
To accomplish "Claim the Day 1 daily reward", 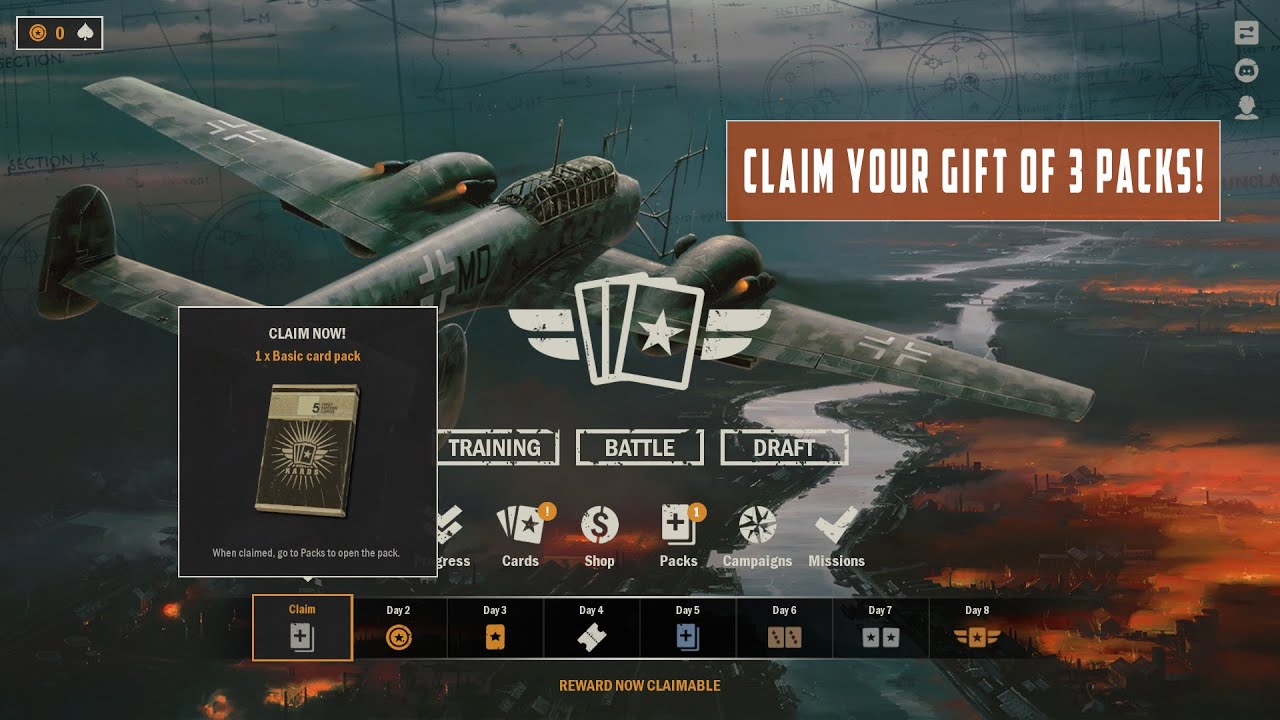I will 302,628.
